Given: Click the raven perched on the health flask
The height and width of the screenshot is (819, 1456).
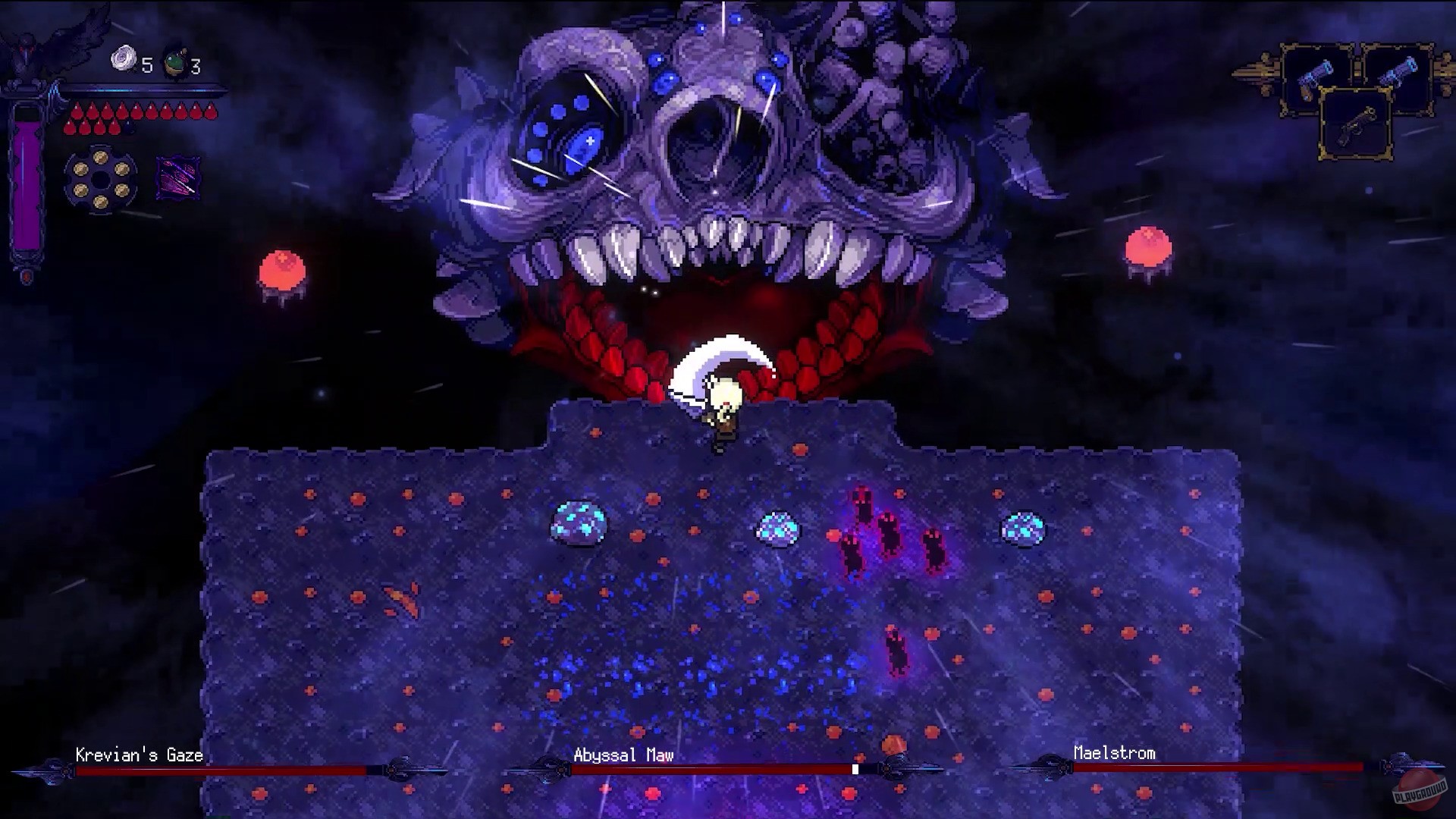Looking at the screenshot, I should pos(30,42).
